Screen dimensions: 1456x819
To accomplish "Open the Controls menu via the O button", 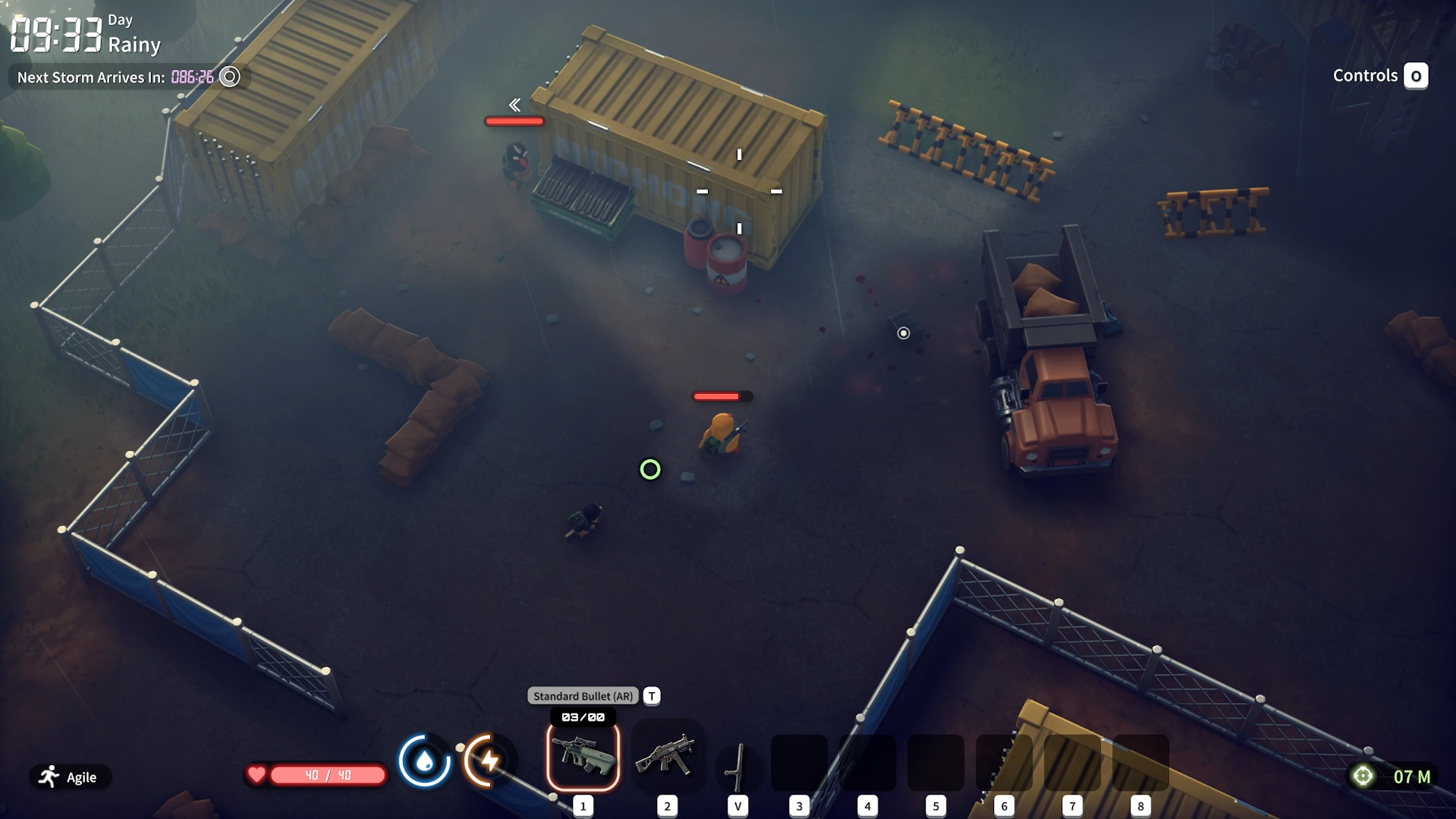I will (1416, 75).
